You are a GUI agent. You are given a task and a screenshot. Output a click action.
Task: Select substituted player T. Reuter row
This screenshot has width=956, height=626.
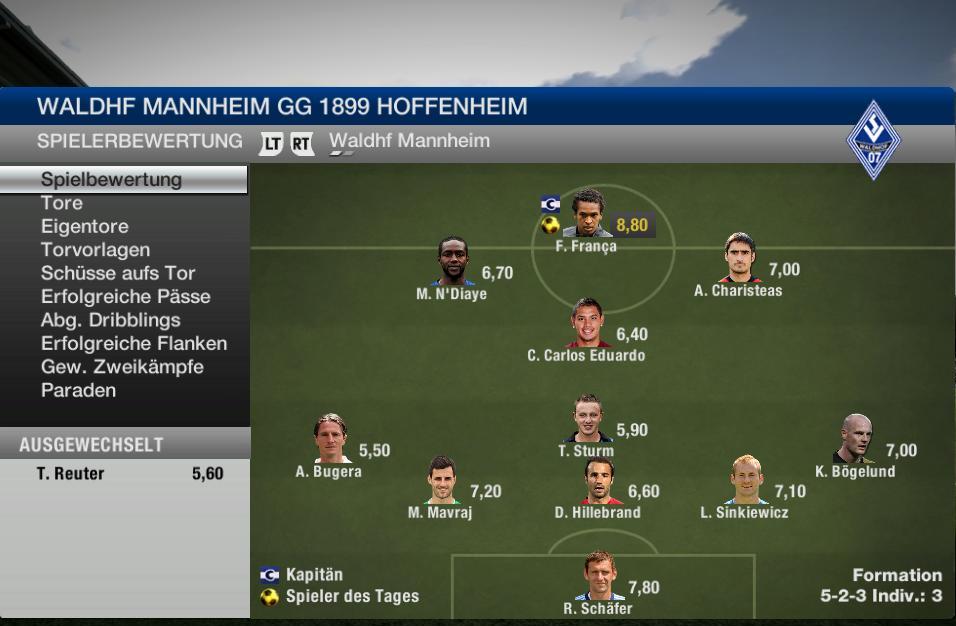click(x=125, y=474)
